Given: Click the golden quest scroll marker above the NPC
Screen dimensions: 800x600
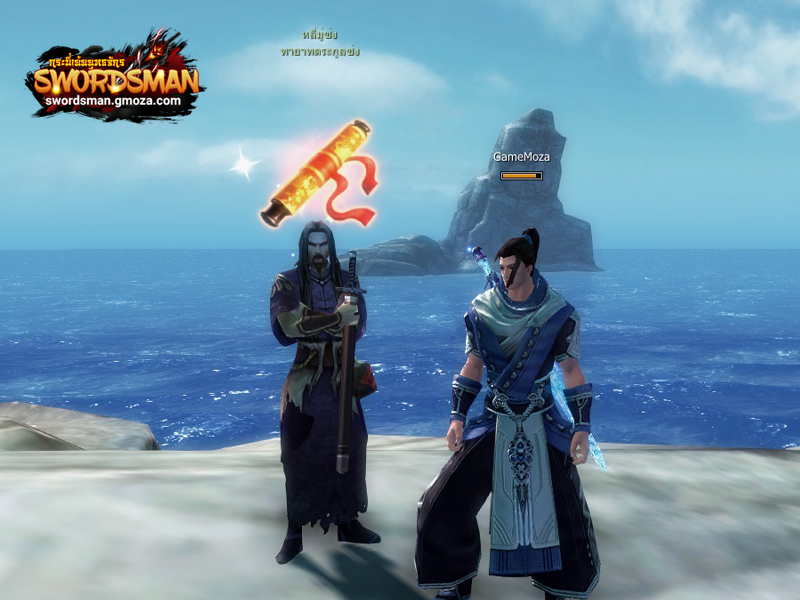Looking at the screenshot, I should click(x=316, y=172).
